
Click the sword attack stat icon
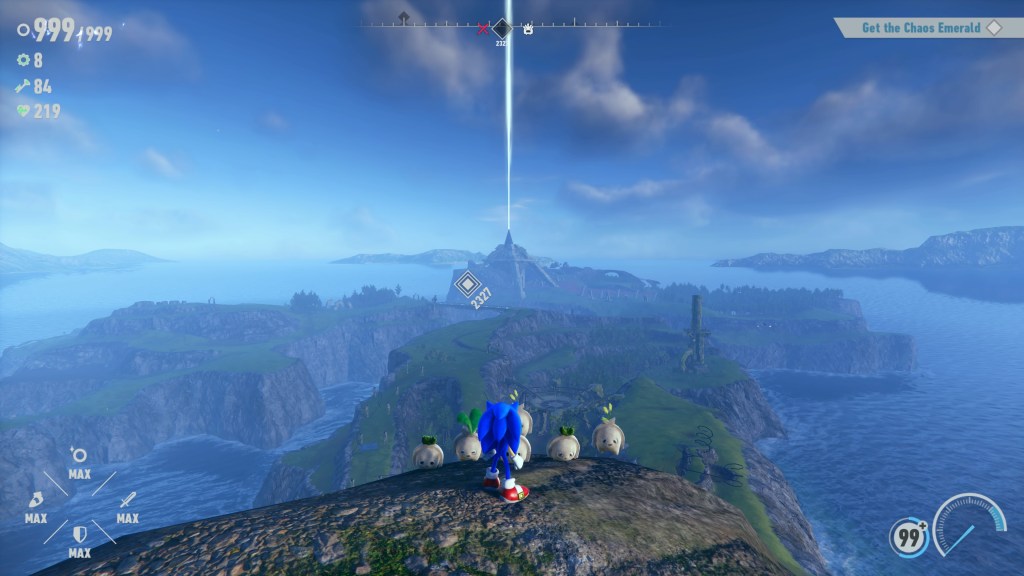(x=127, y=499)
